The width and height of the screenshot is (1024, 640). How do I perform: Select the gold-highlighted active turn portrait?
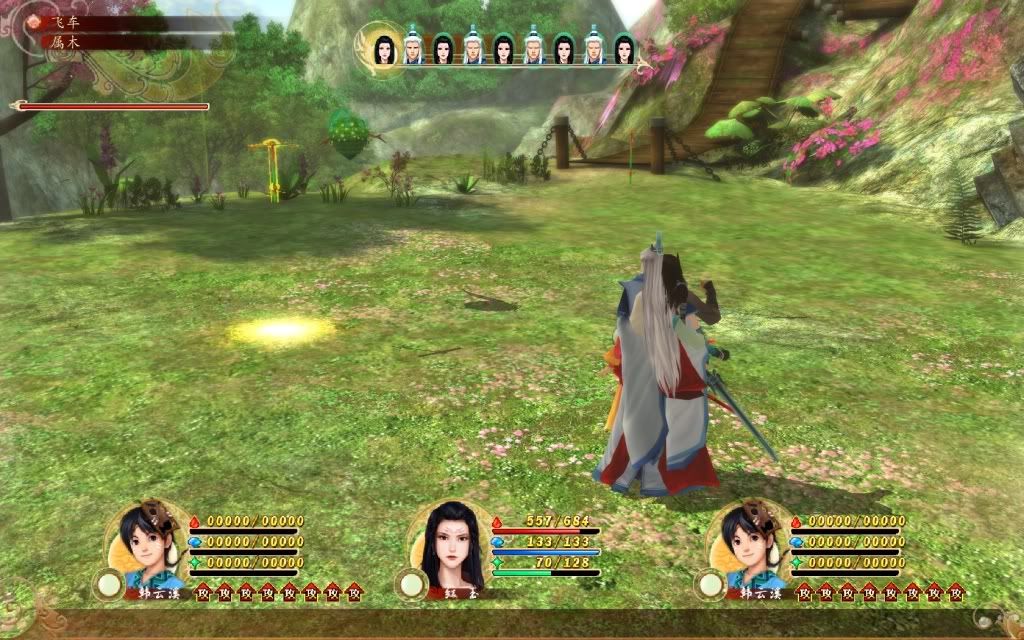click(x=383, y=47)
